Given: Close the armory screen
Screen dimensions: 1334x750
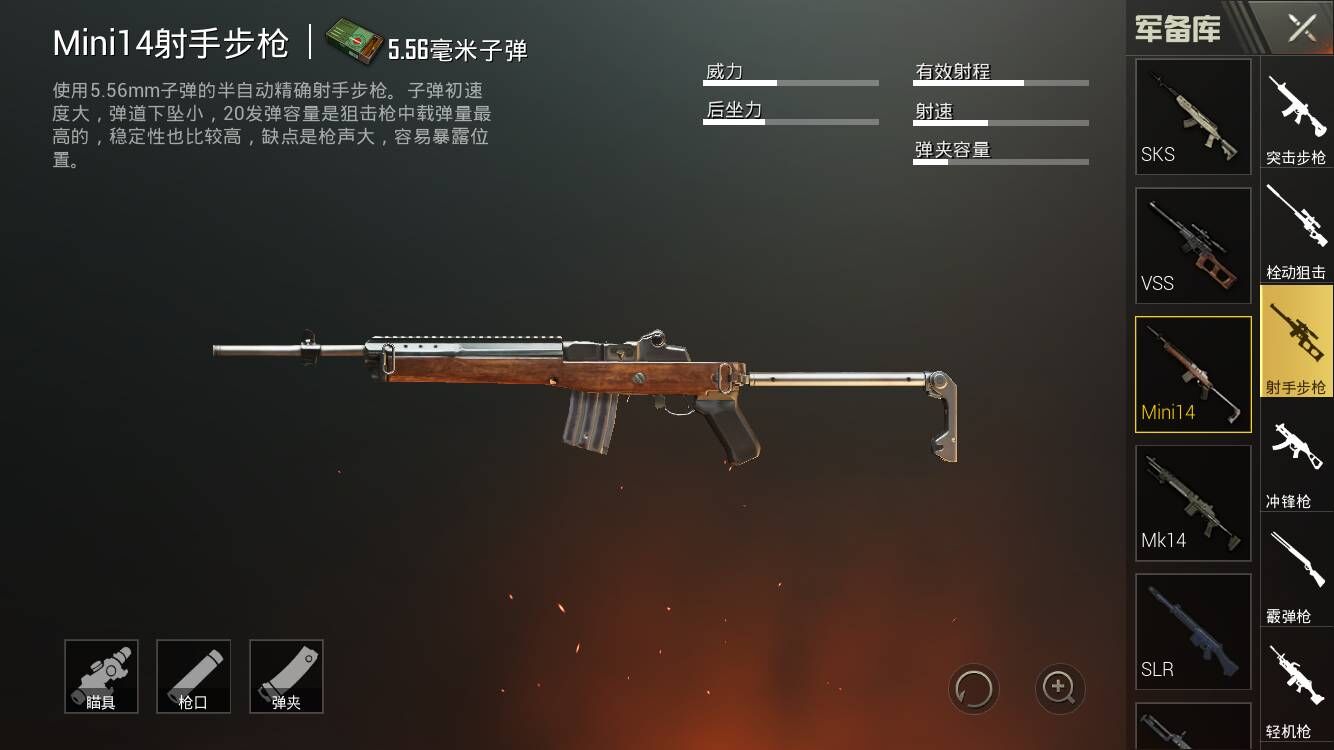Looking at the screenshot, I should tap(1300, 28).
